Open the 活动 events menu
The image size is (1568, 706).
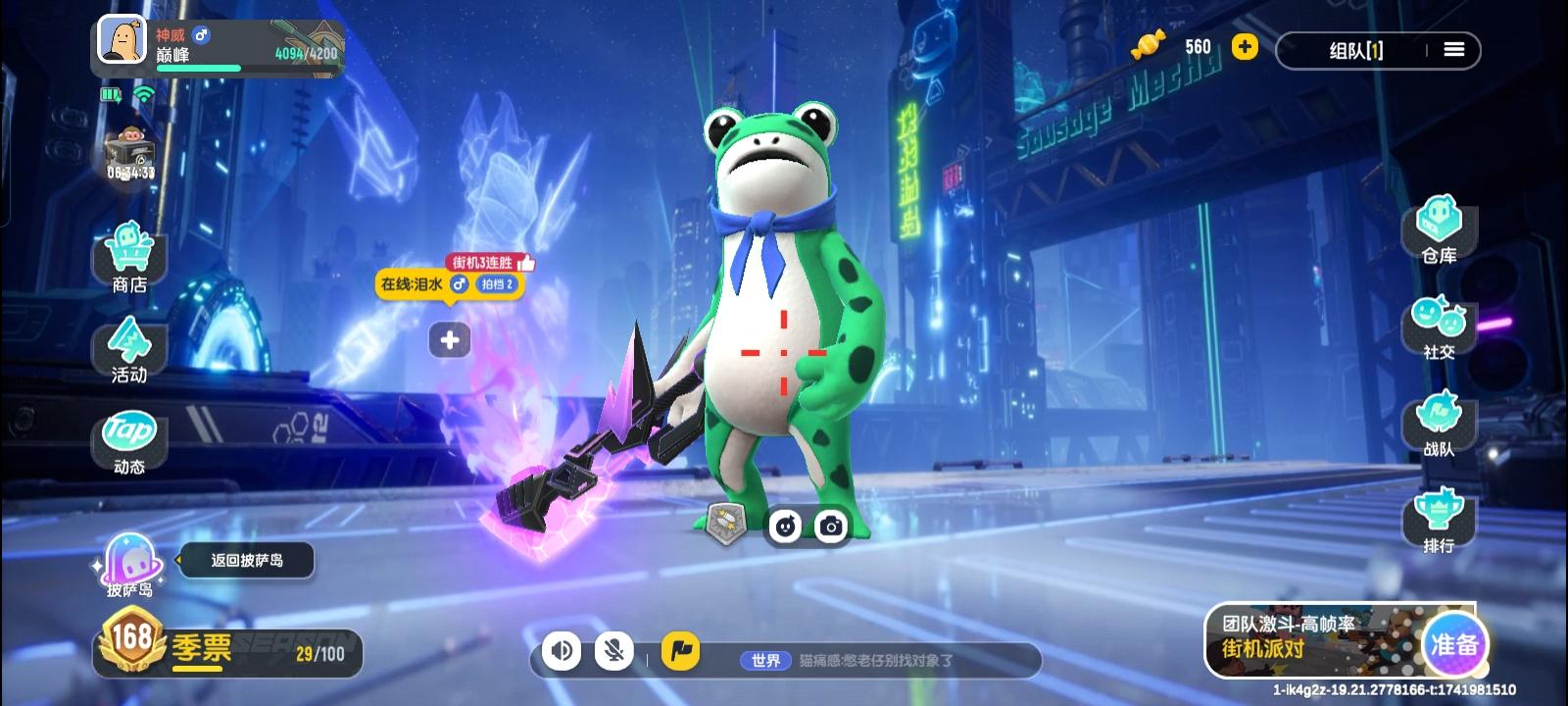pos(129,350)
